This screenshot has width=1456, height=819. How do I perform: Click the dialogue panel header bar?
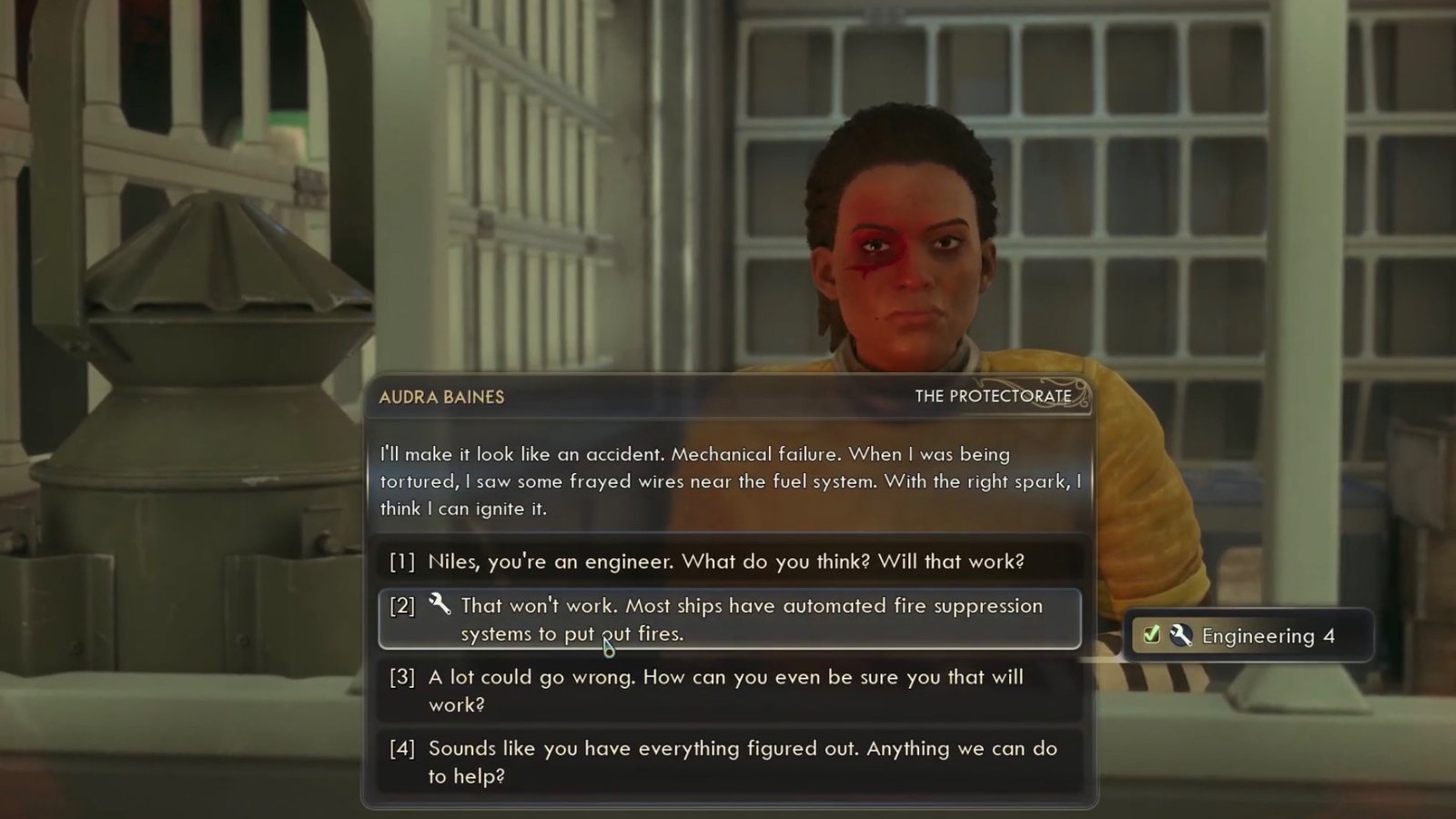(x=728, y=397)
